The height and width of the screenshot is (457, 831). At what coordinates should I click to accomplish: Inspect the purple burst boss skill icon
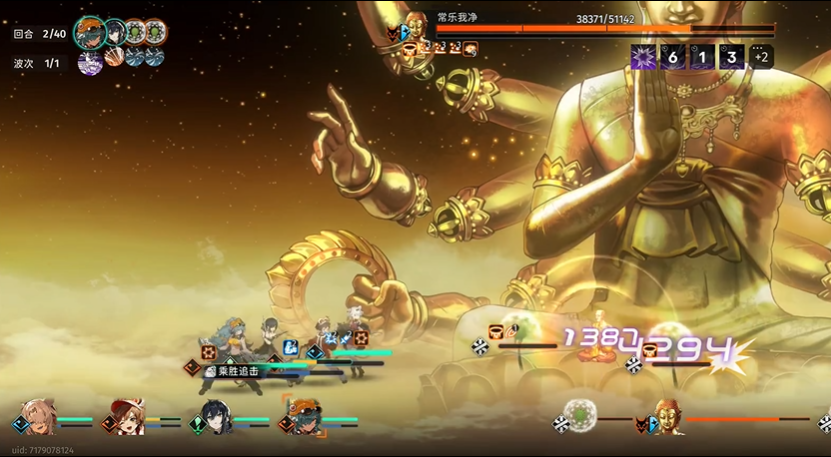coord(643,57)
